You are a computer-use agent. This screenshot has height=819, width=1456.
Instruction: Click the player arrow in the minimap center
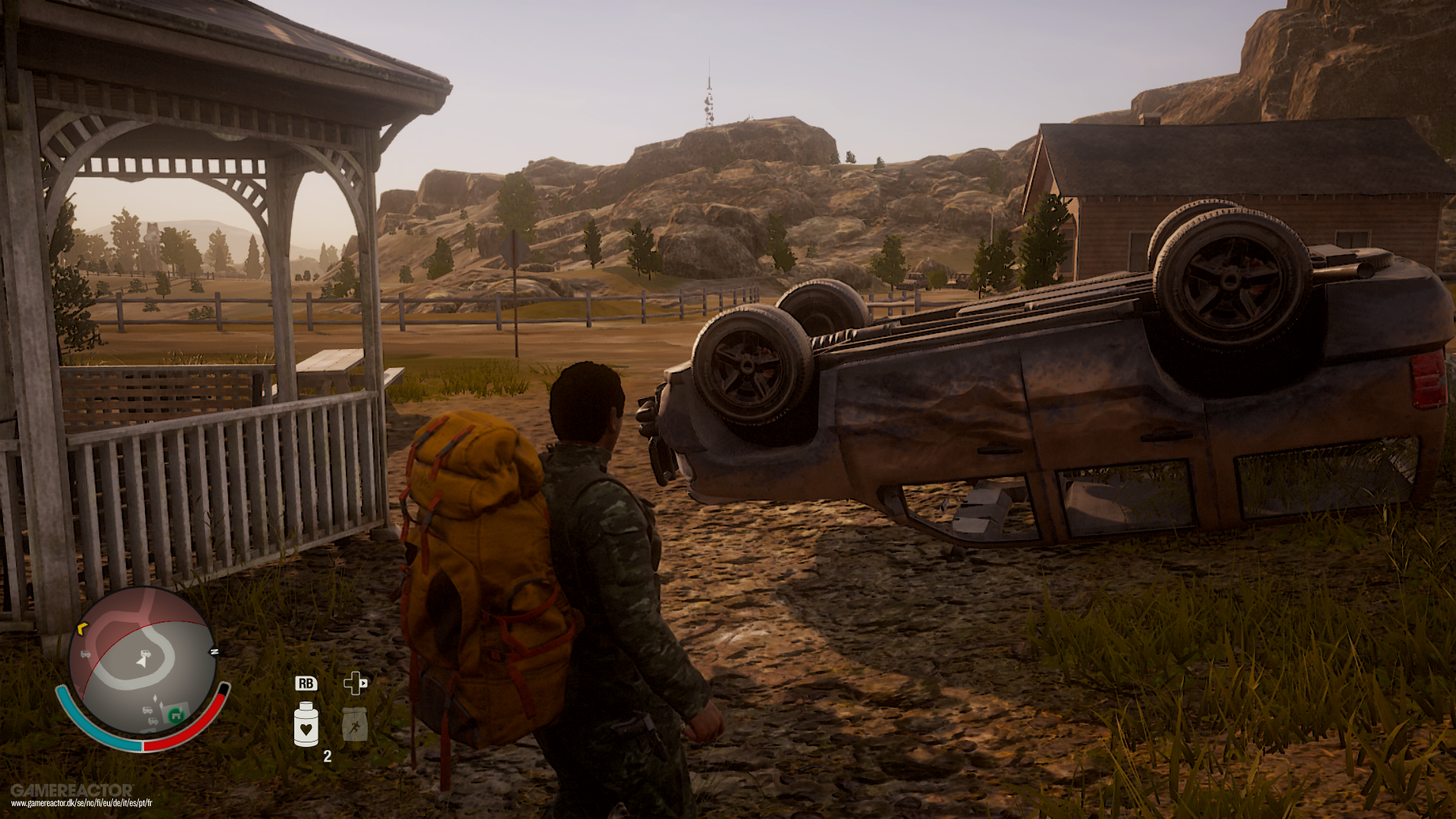pyautogui.click(x=141, y=662)
